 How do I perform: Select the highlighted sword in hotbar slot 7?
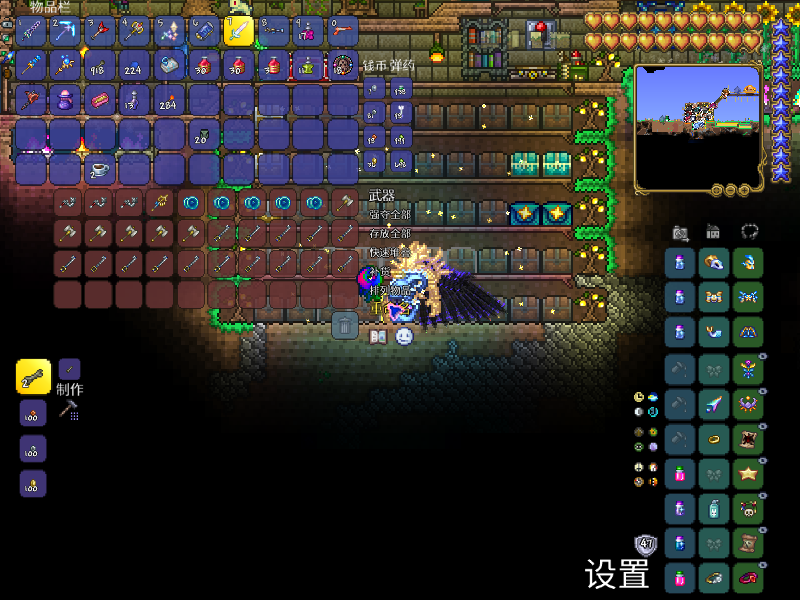(x=239, y=32)
